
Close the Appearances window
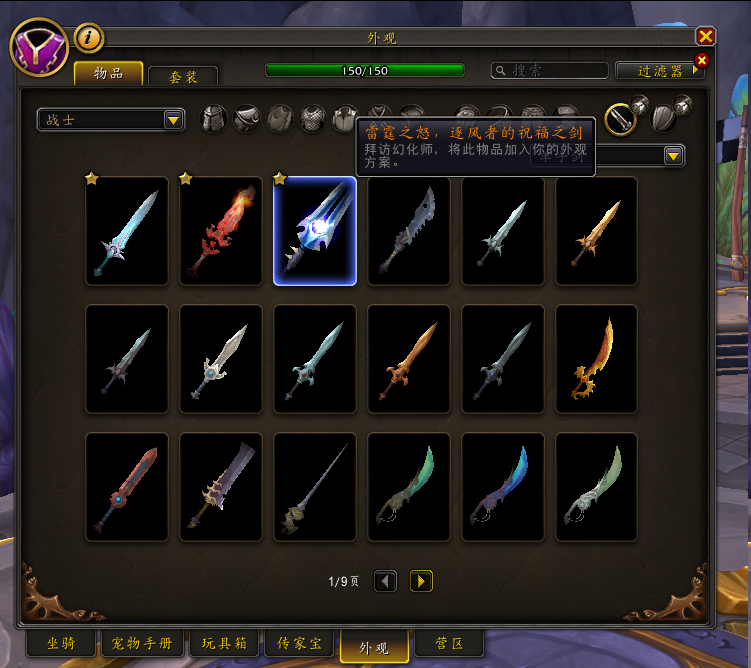coord(706,36)
